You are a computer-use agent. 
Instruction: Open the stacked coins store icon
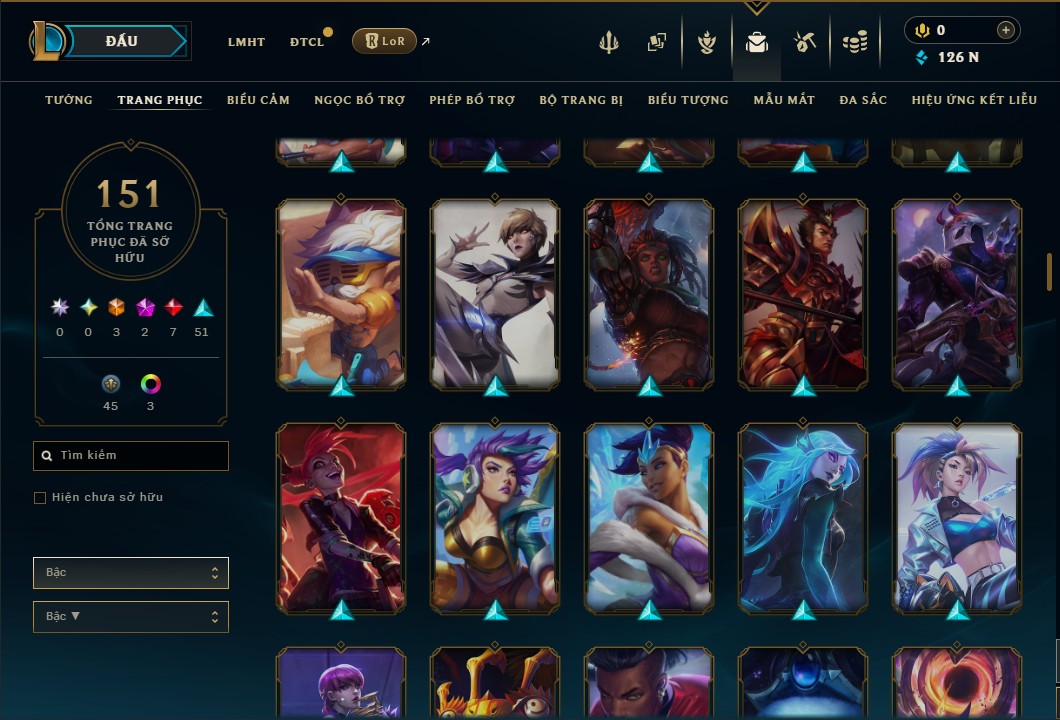[854, 42]
